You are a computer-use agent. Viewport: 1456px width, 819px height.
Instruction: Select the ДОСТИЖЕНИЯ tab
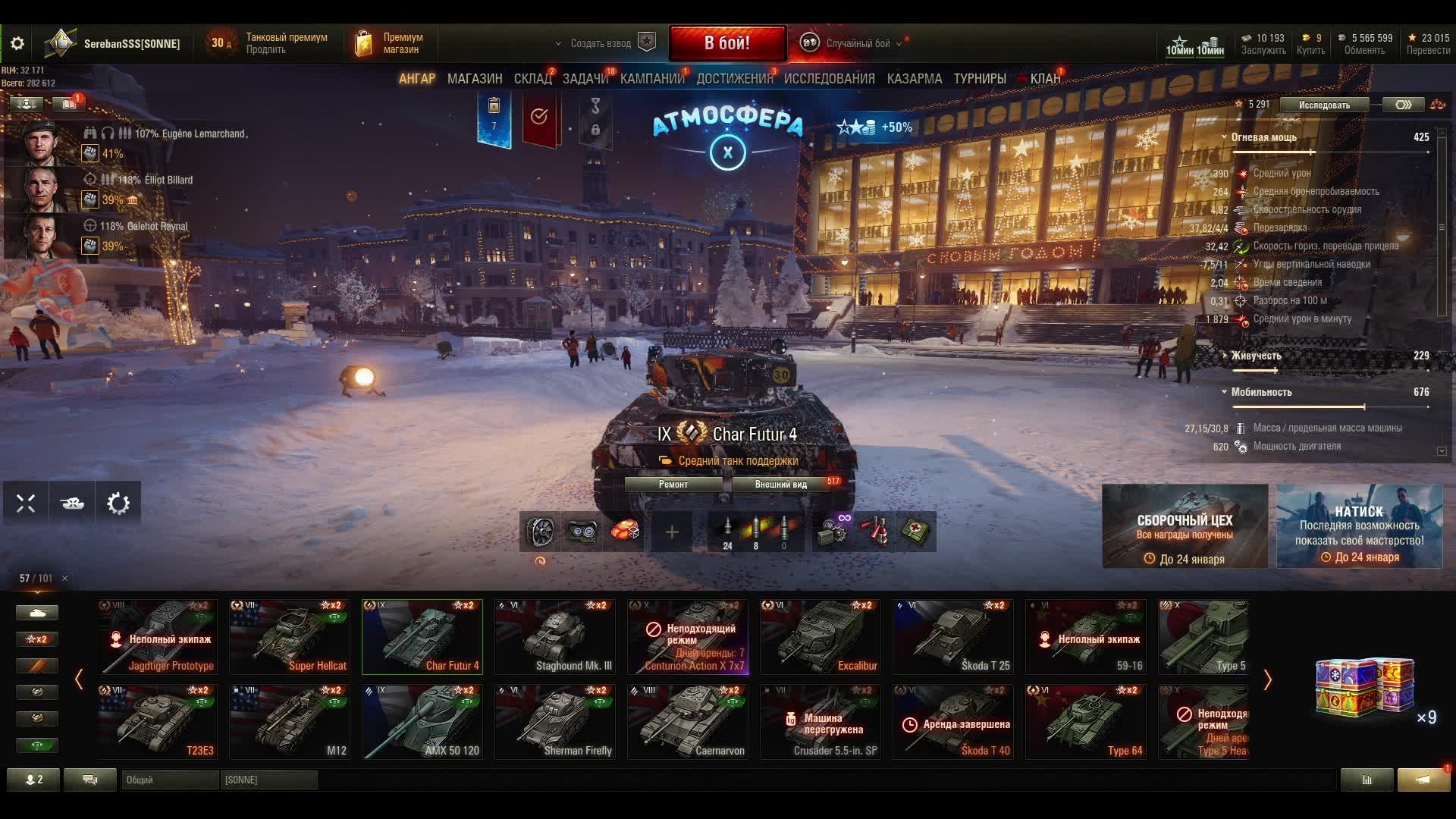click(734, 79)
